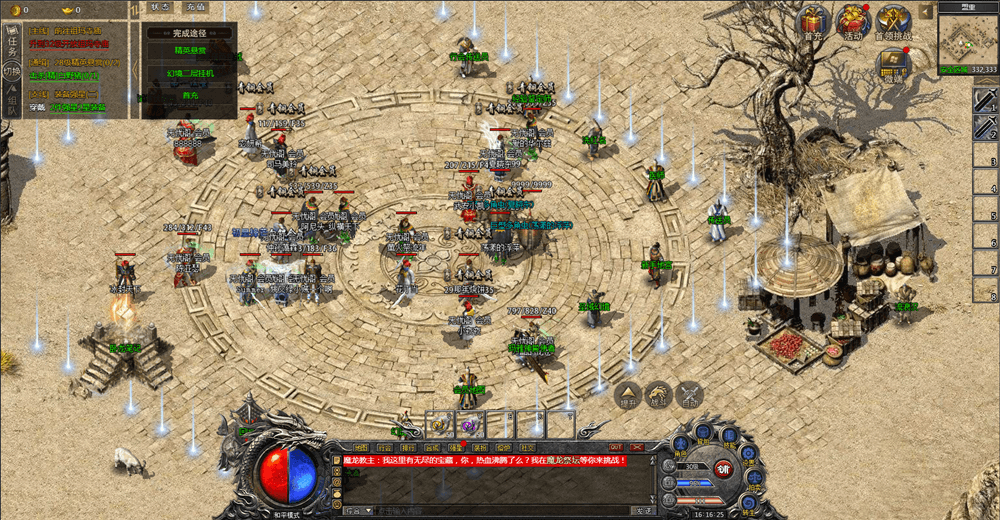This screenshot has height=520, width=1000.
Task: Open the 活动 events icon
Action: (x=852, y=22)
